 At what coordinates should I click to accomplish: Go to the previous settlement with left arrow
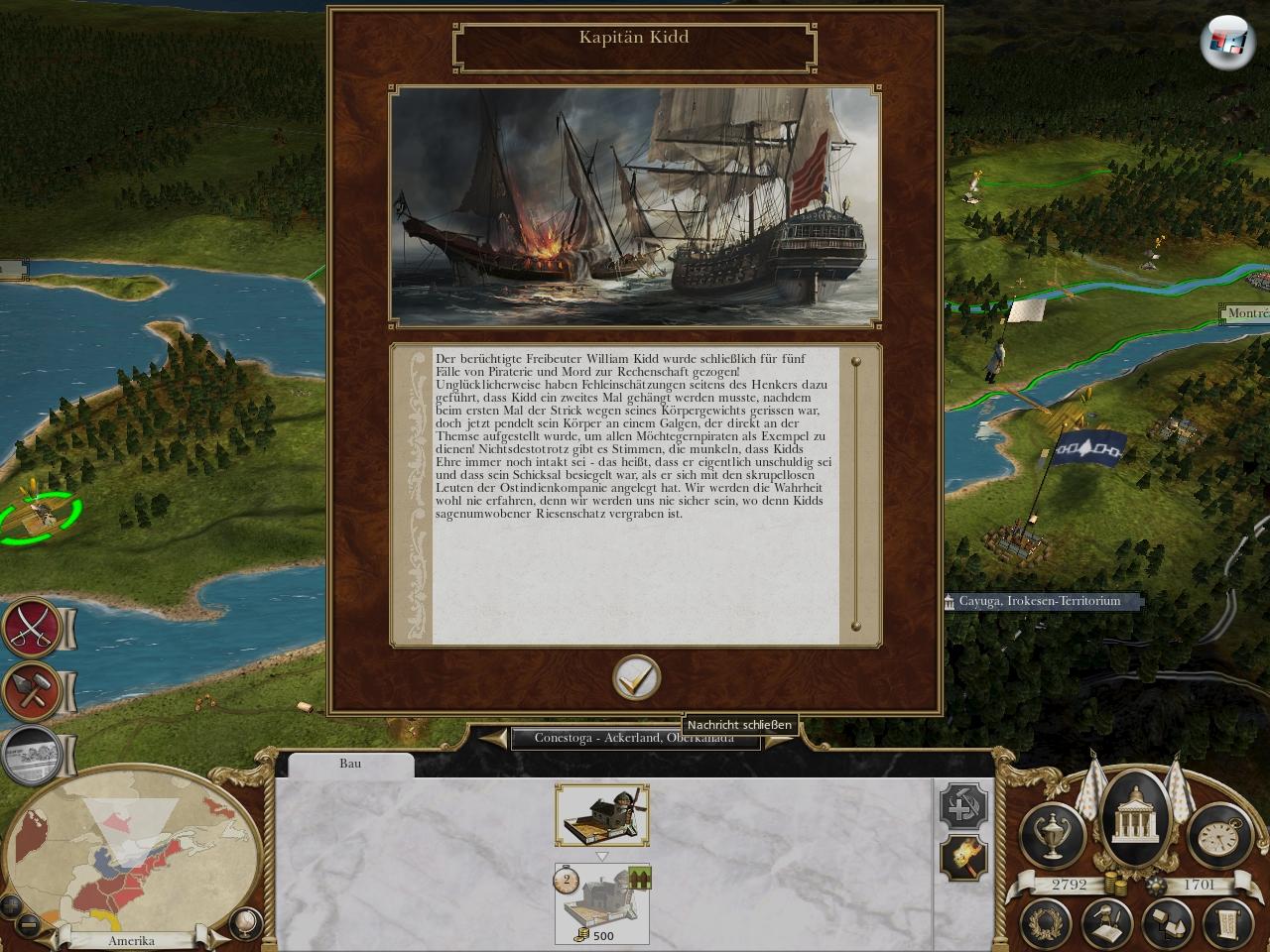pyautogui.click(x=493, y=739)
